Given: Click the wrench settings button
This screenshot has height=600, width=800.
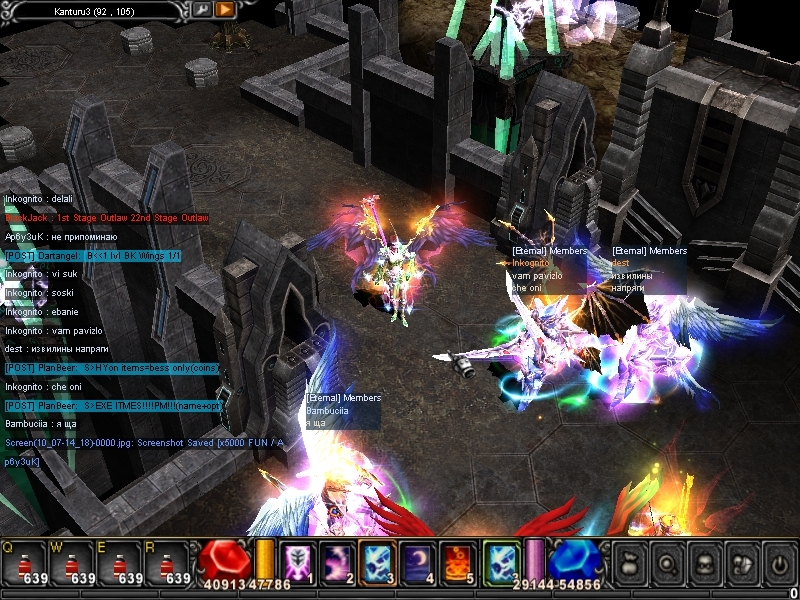Looking at the screenshot, I should click(202, 9).
